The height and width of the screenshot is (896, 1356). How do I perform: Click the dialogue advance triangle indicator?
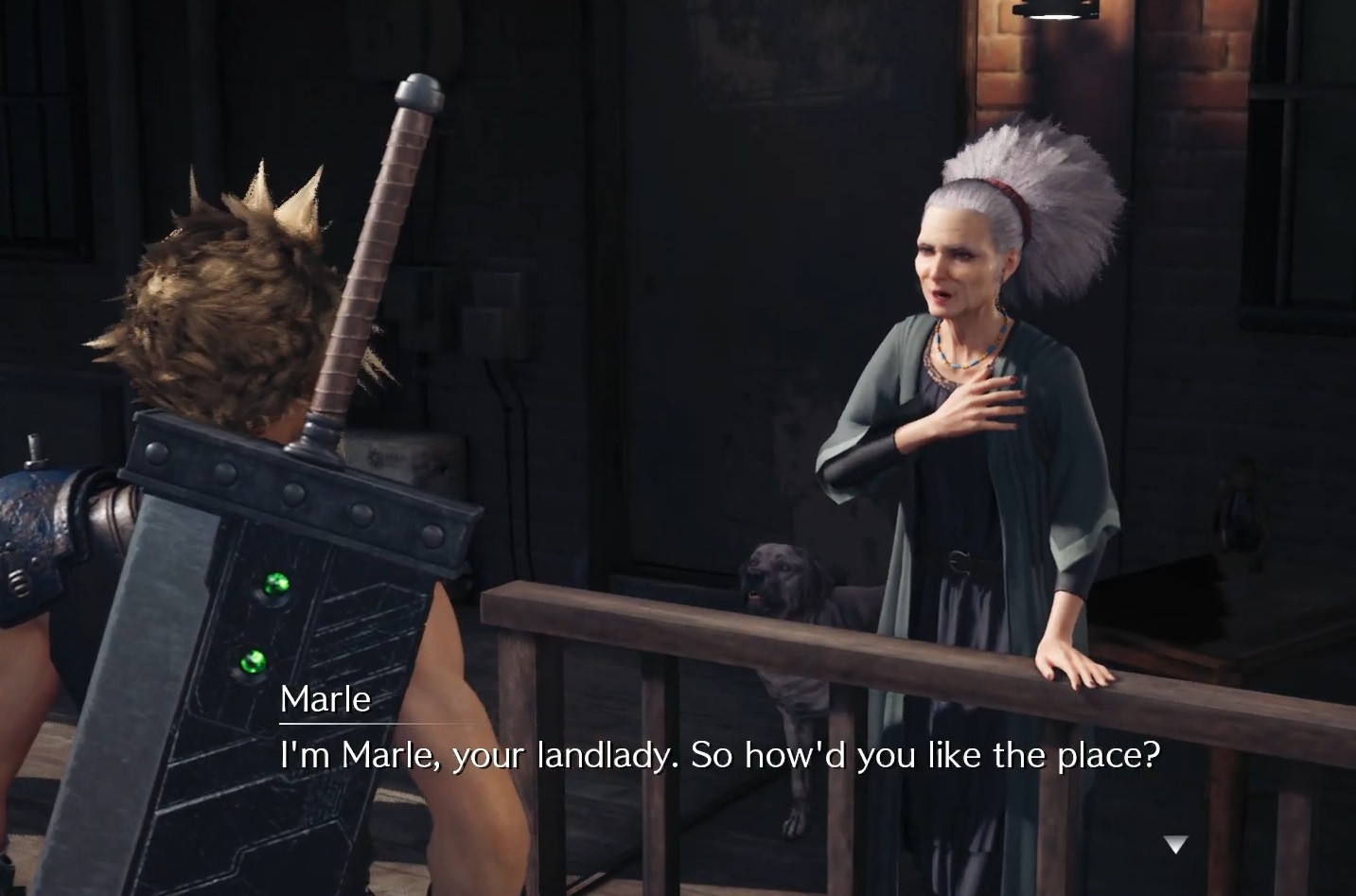[1175, 845]
